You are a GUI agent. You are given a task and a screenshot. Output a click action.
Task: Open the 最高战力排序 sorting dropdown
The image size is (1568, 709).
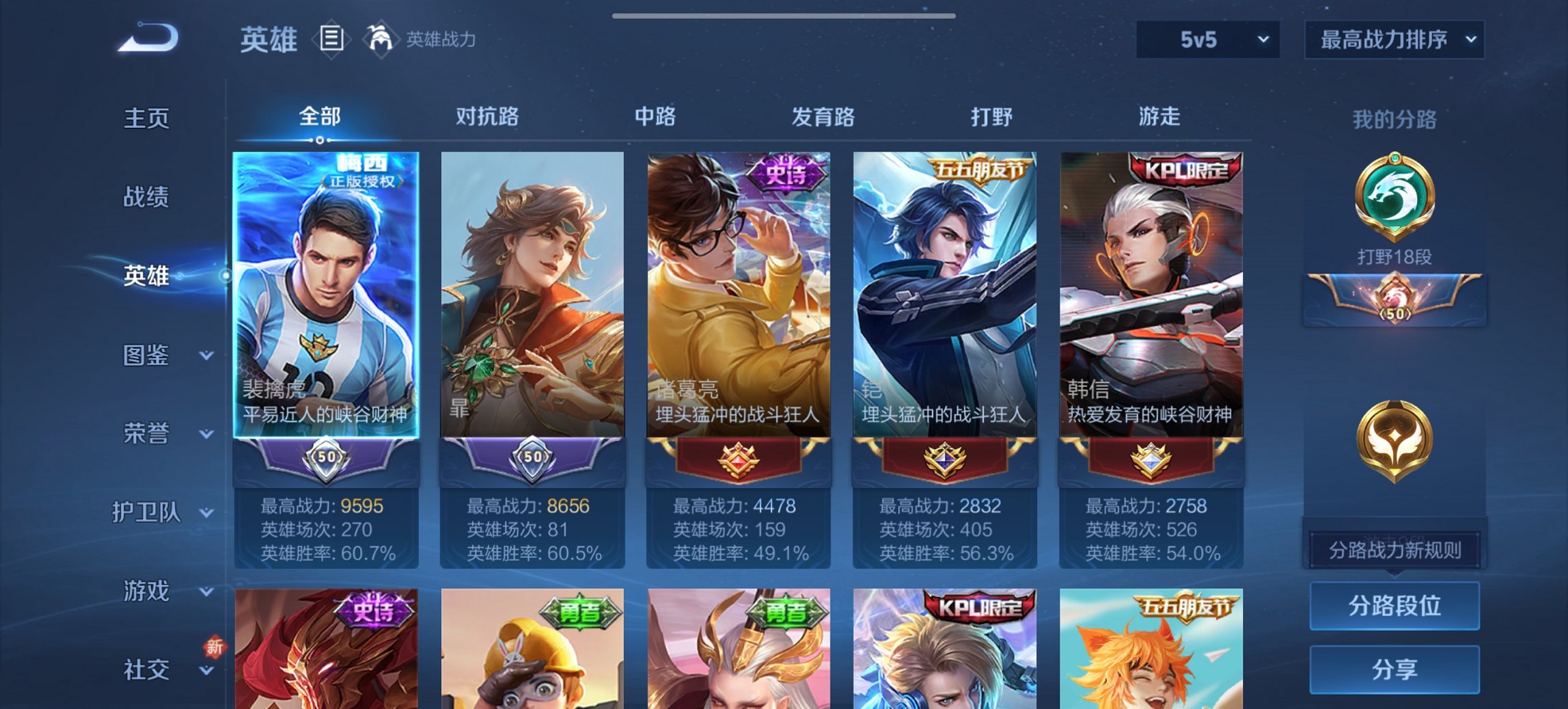tap(1394, 40)
